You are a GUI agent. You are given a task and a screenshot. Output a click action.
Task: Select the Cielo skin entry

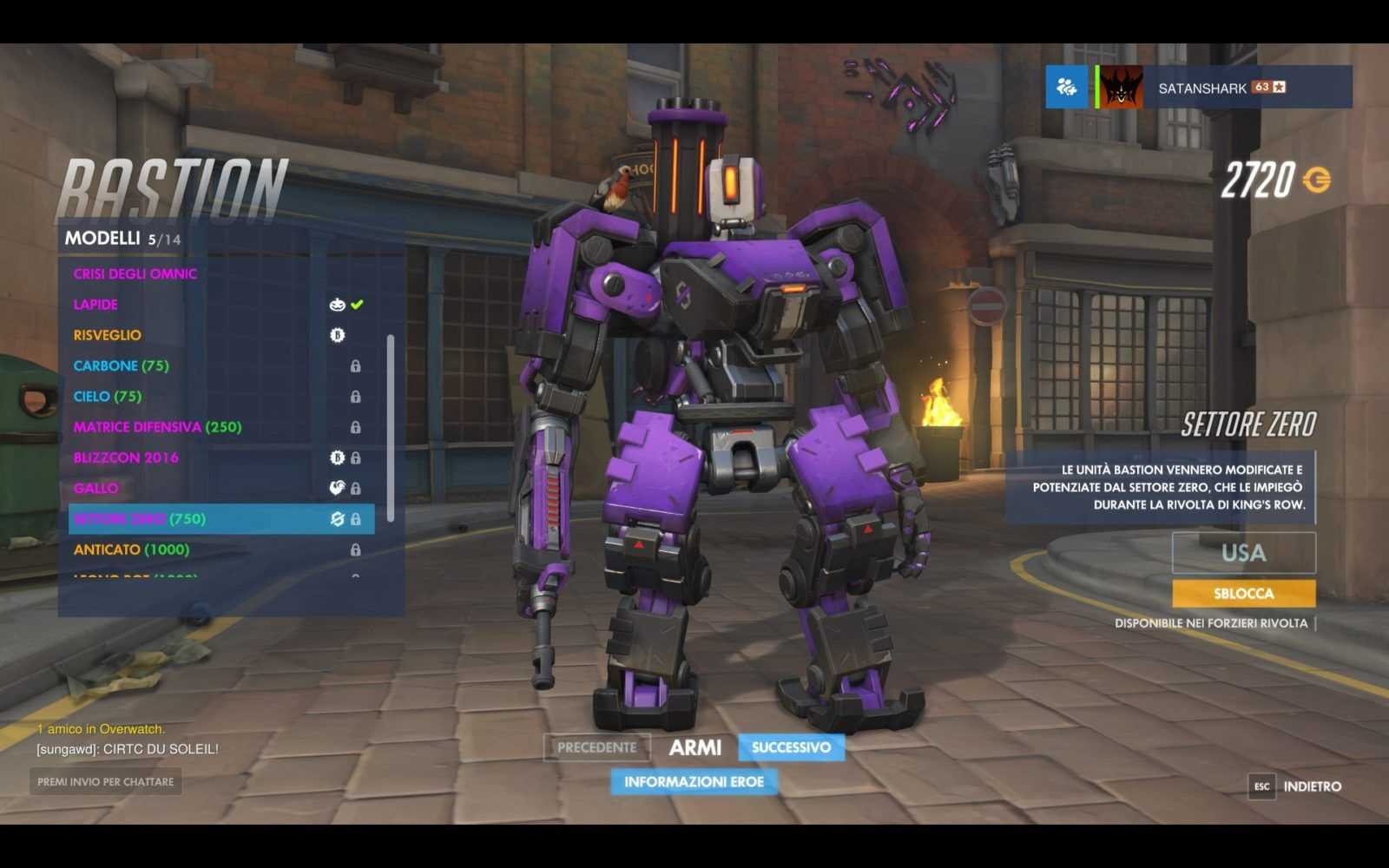click(108, 397)
